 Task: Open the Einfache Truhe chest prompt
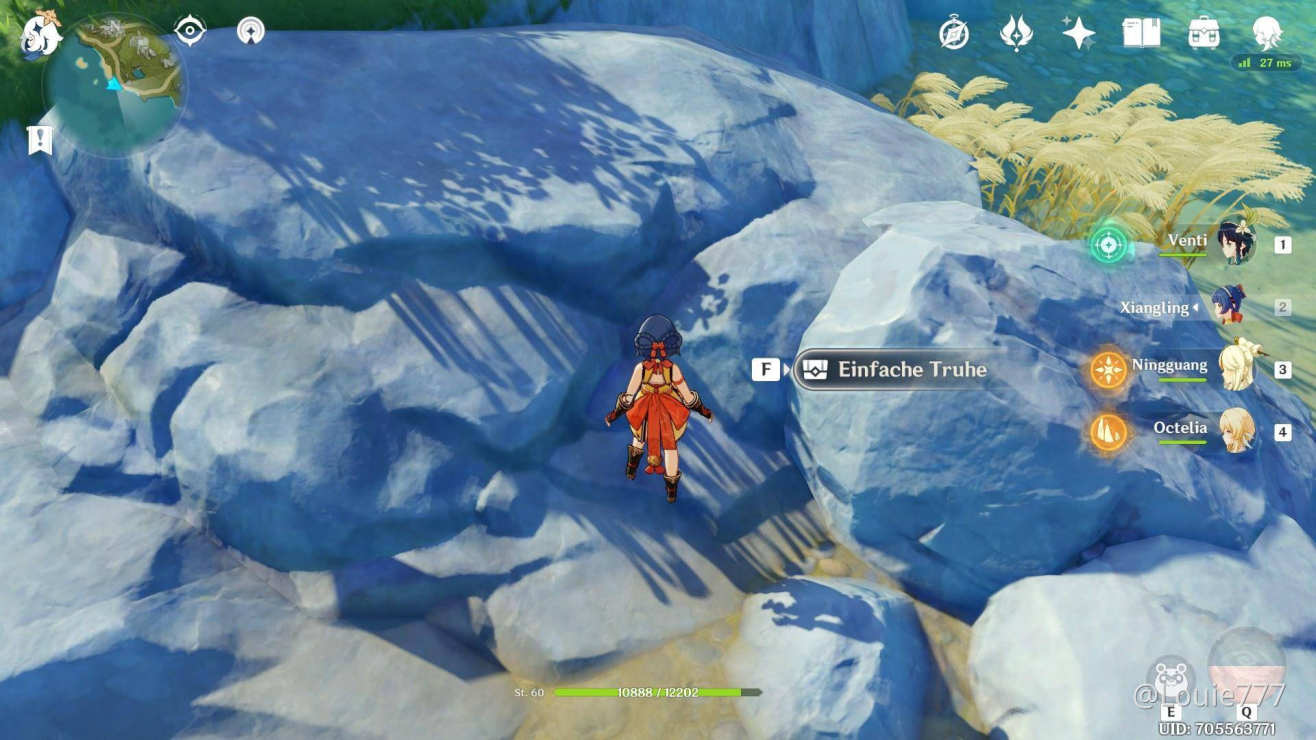(x=895, y=369)
